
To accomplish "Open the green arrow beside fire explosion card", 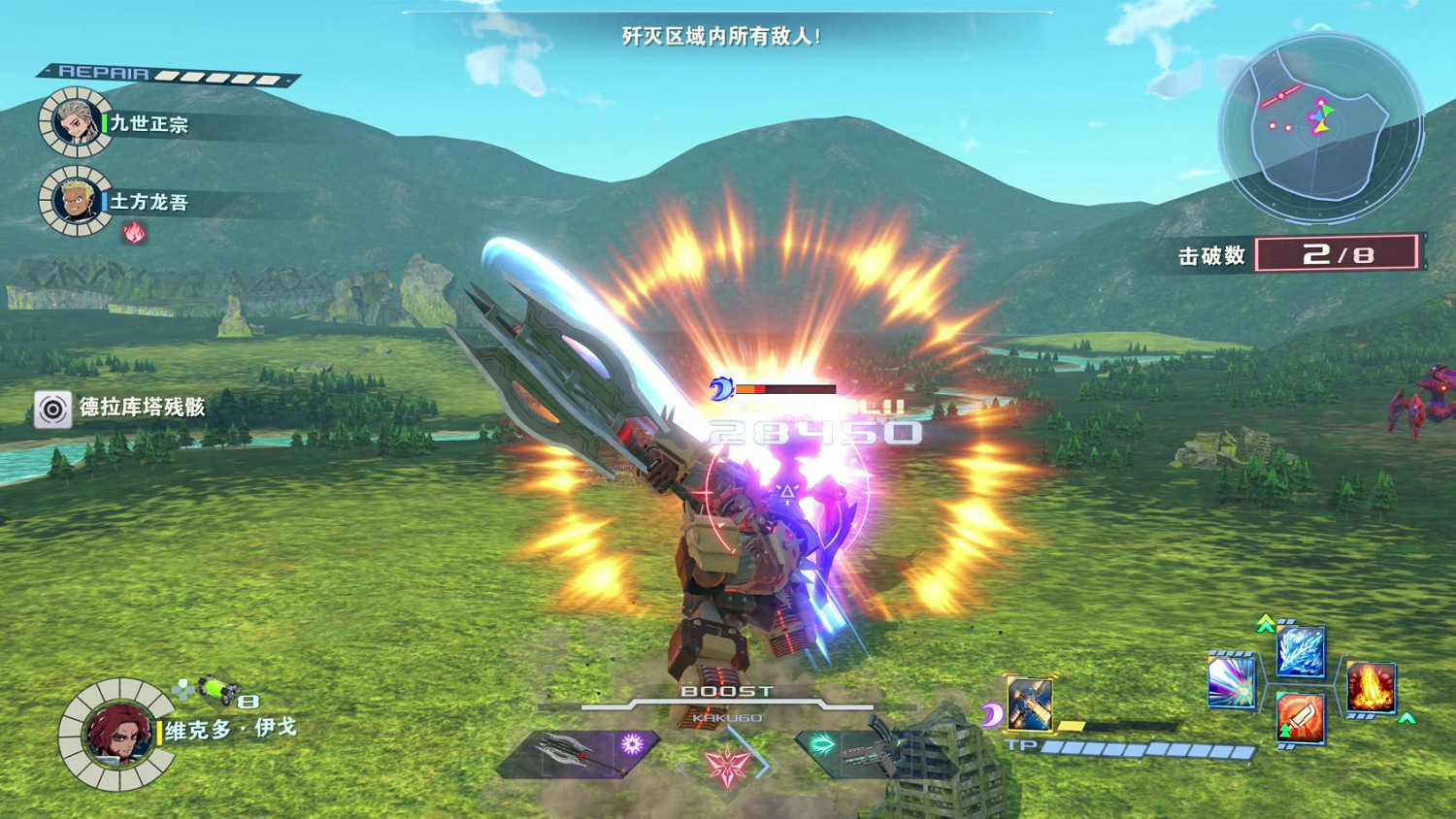I will [1405, 718].
